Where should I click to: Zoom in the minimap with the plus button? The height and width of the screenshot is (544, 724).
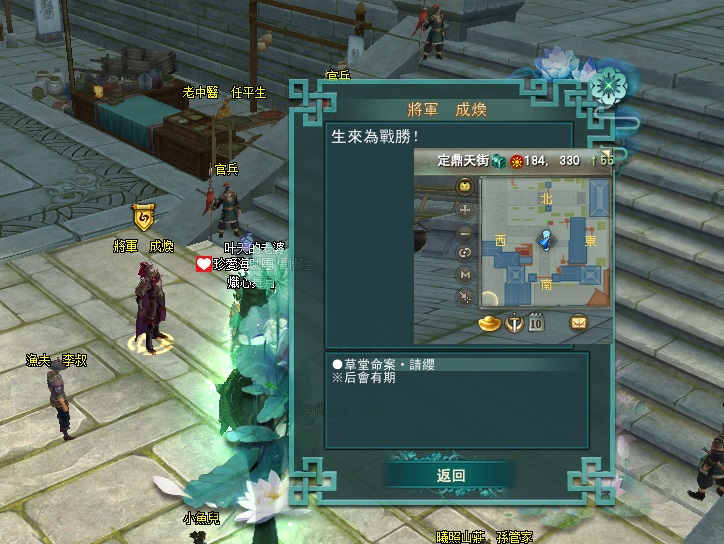[465, 210]
